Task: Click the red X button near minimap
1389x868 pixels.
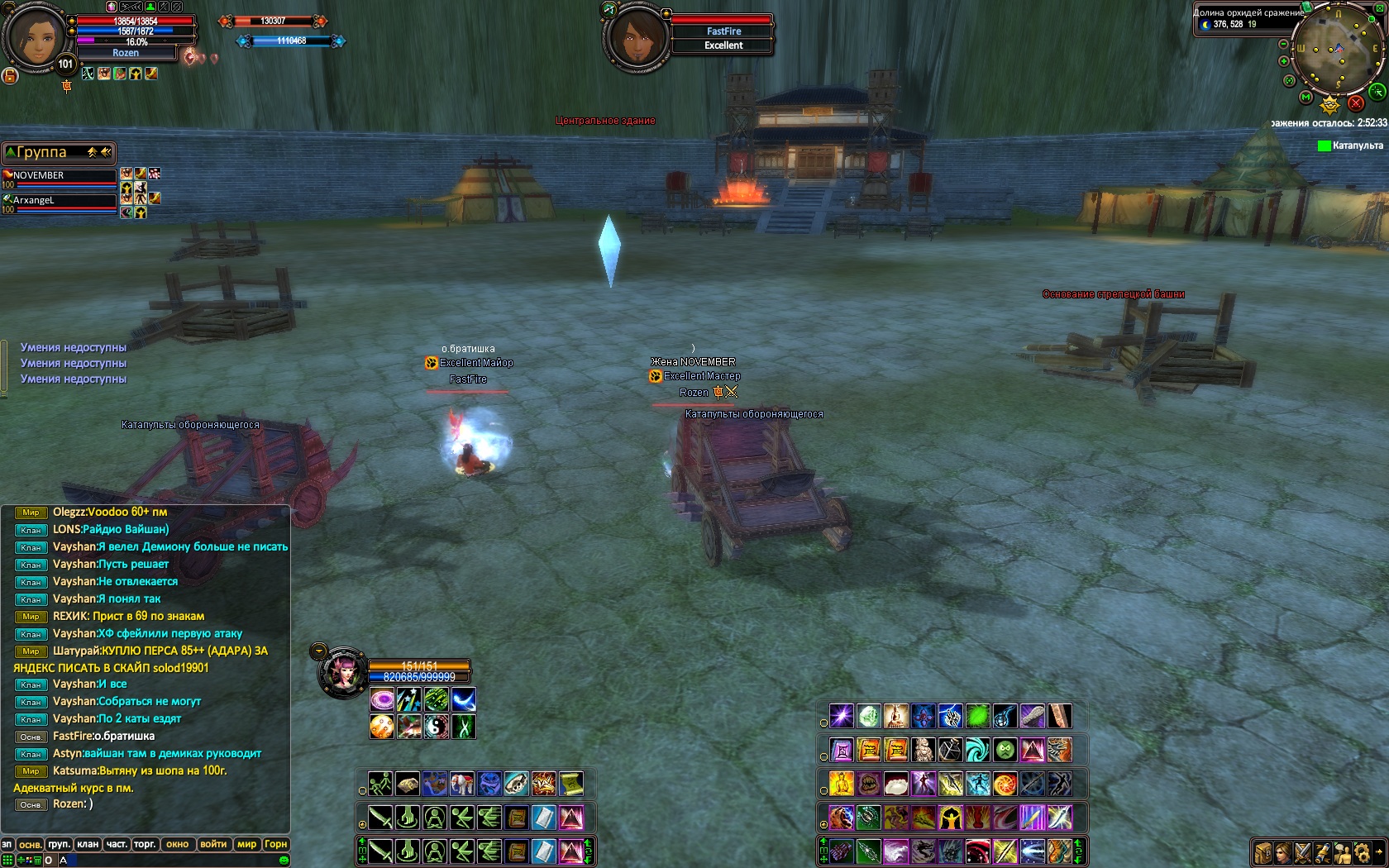Action: (1355, 103)
